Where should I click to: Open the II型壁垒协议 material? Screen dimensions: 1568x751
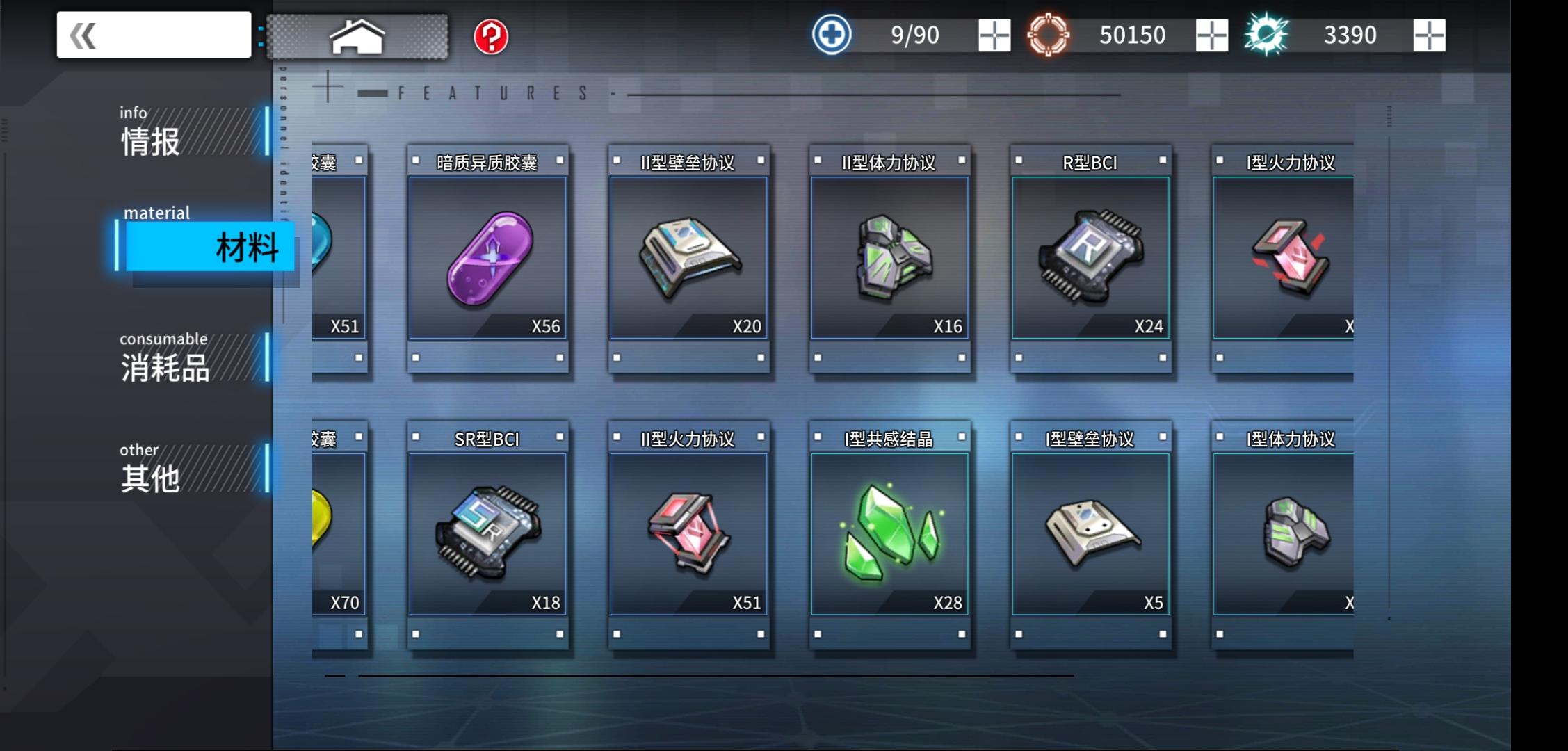(688, 261)
